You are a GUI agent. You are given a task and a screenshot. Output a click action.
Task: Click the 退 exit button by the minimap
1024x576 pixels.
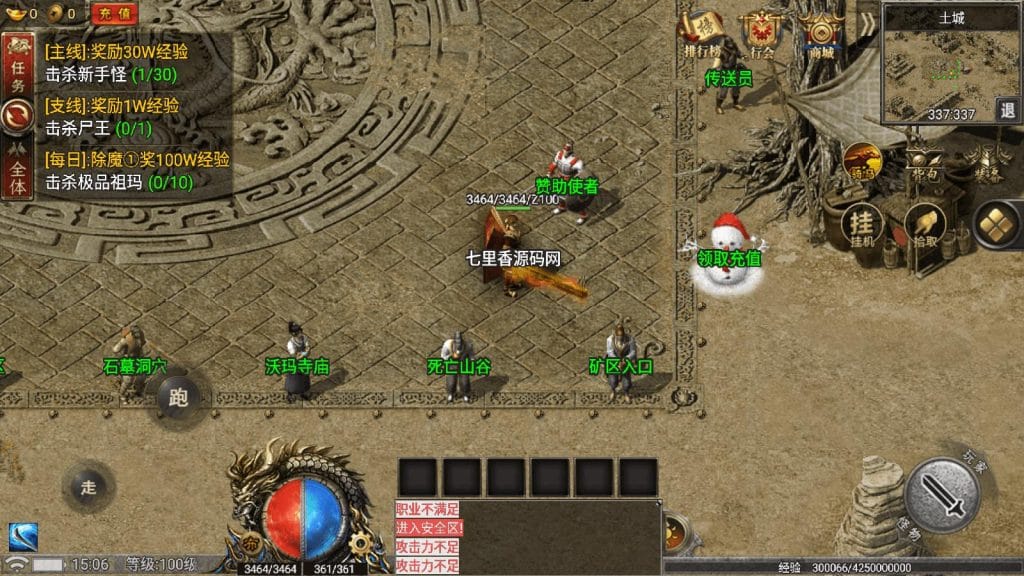click(x=1007, y=110)
